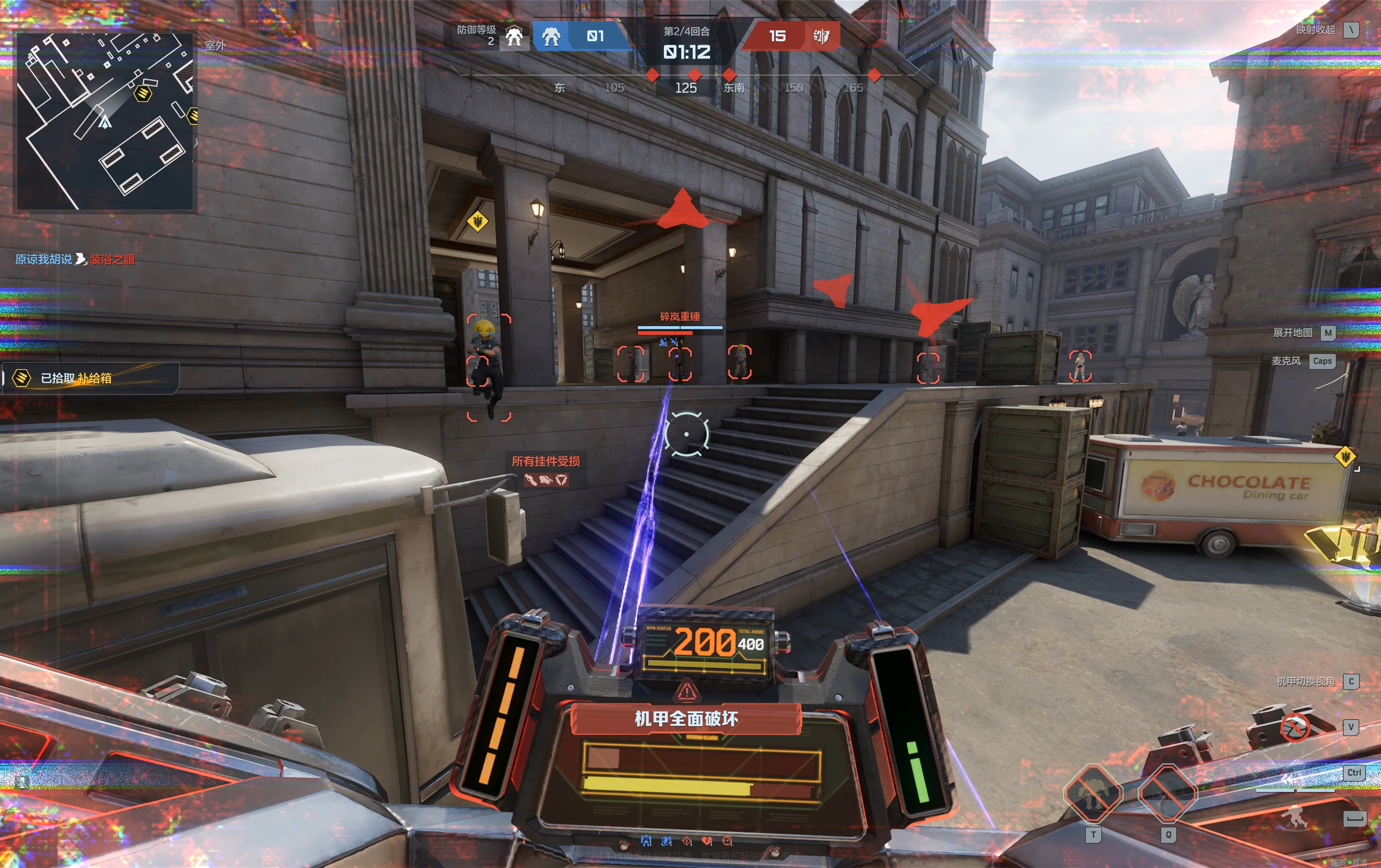
Task: Click the 展开地图 expand map label
Action: pos(1292,333)
